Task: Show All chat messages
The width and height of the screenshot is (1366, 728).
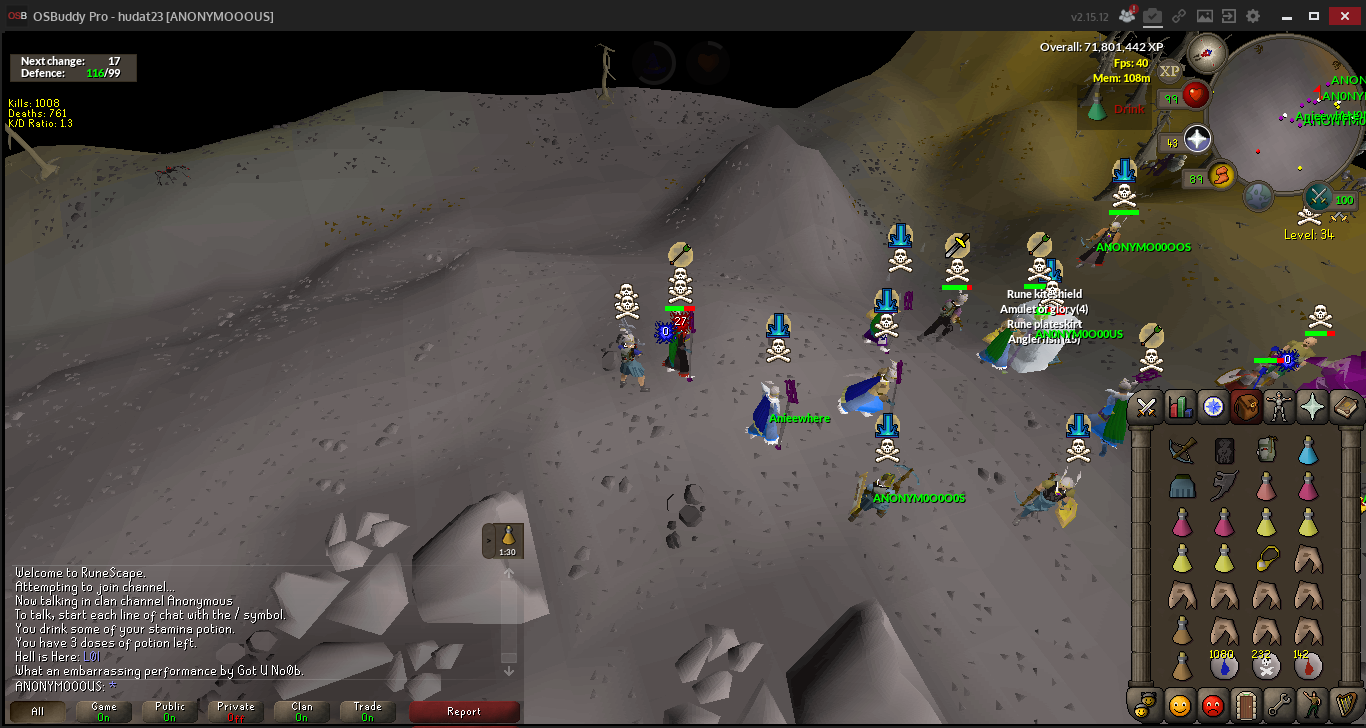Action: (38, 711)
